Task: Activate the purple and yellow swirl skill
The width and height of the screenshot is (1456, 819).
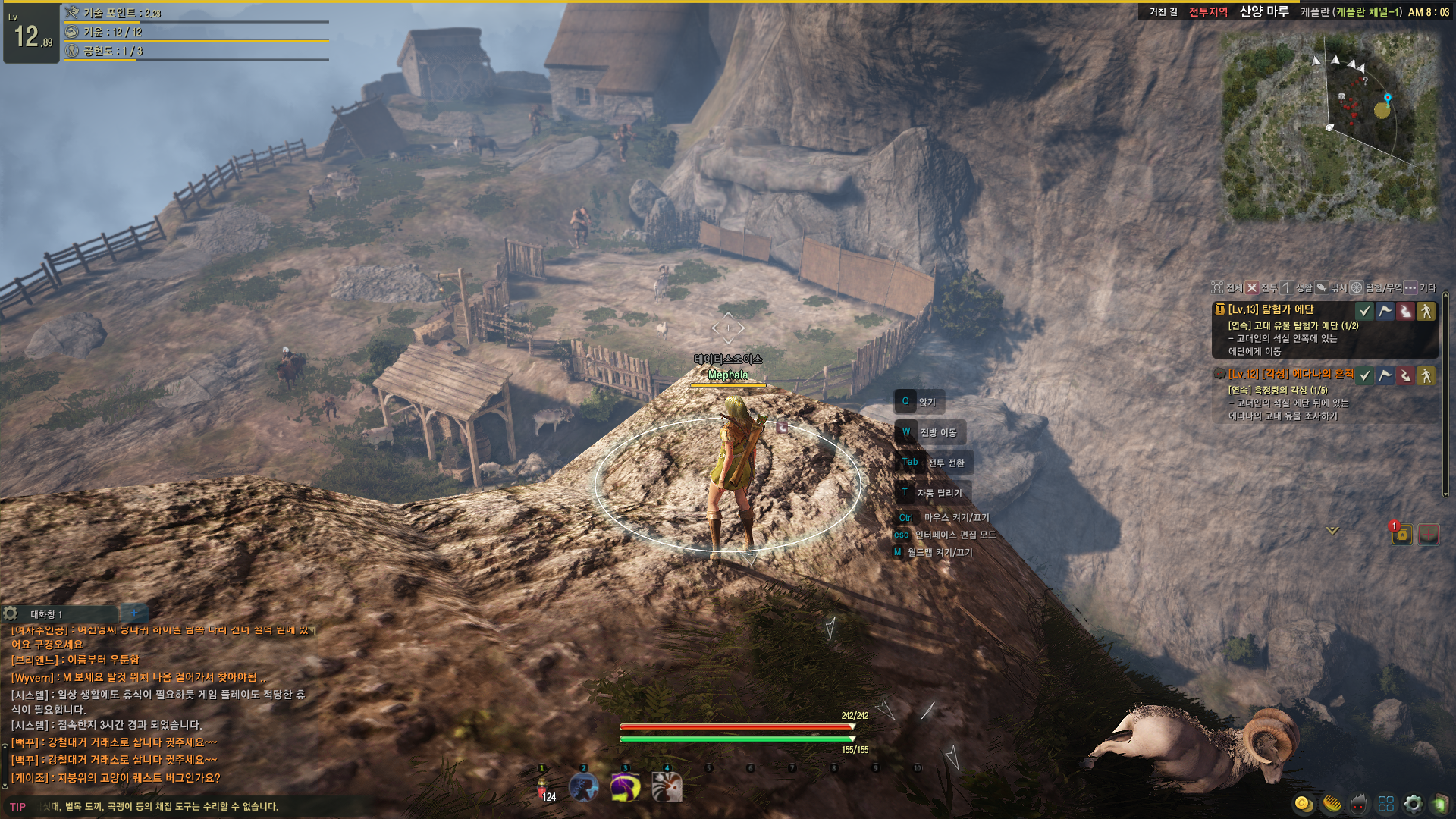Action: 626,789
